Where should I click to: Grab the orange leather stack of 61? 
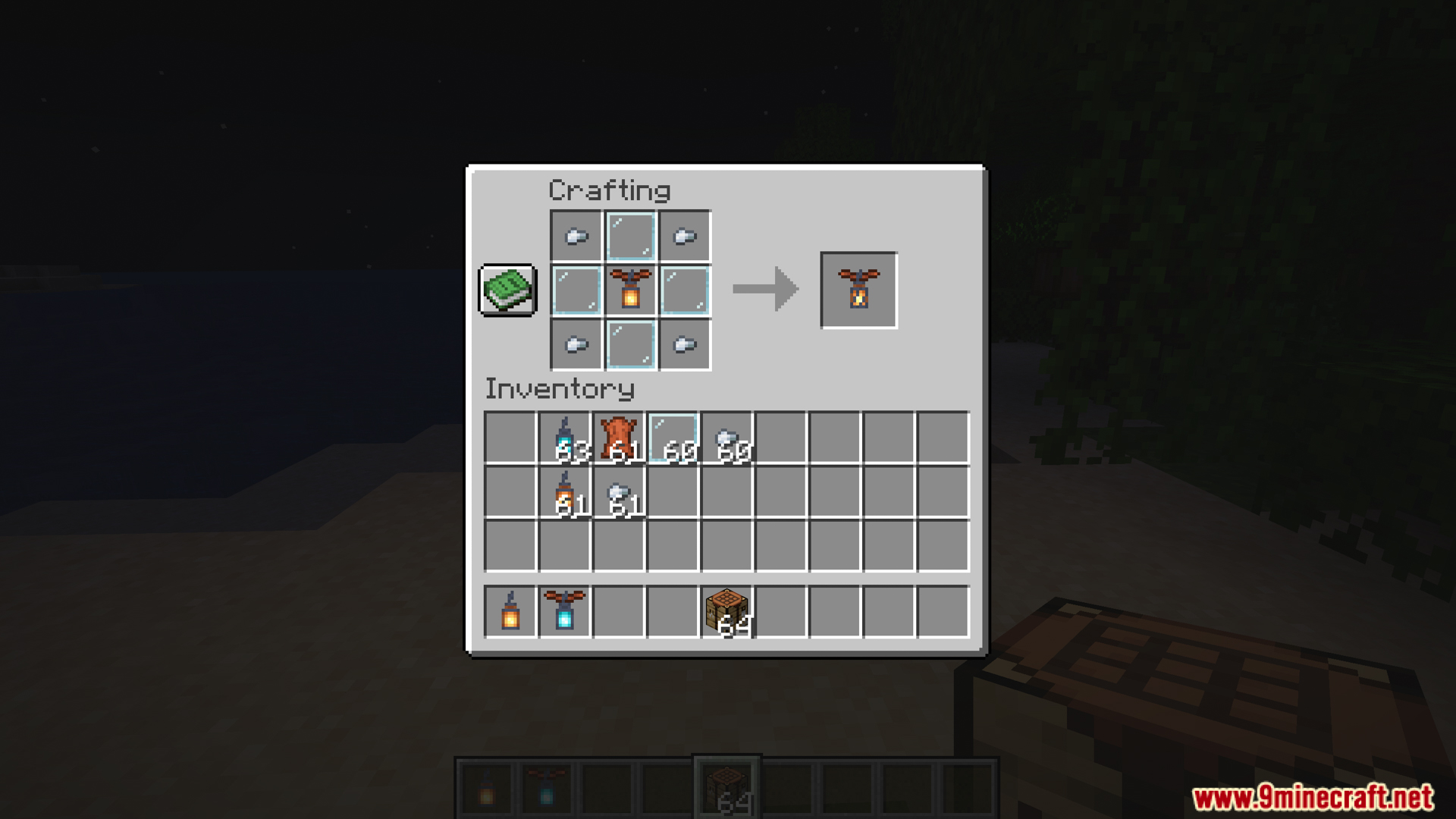(x=619, y=438)
